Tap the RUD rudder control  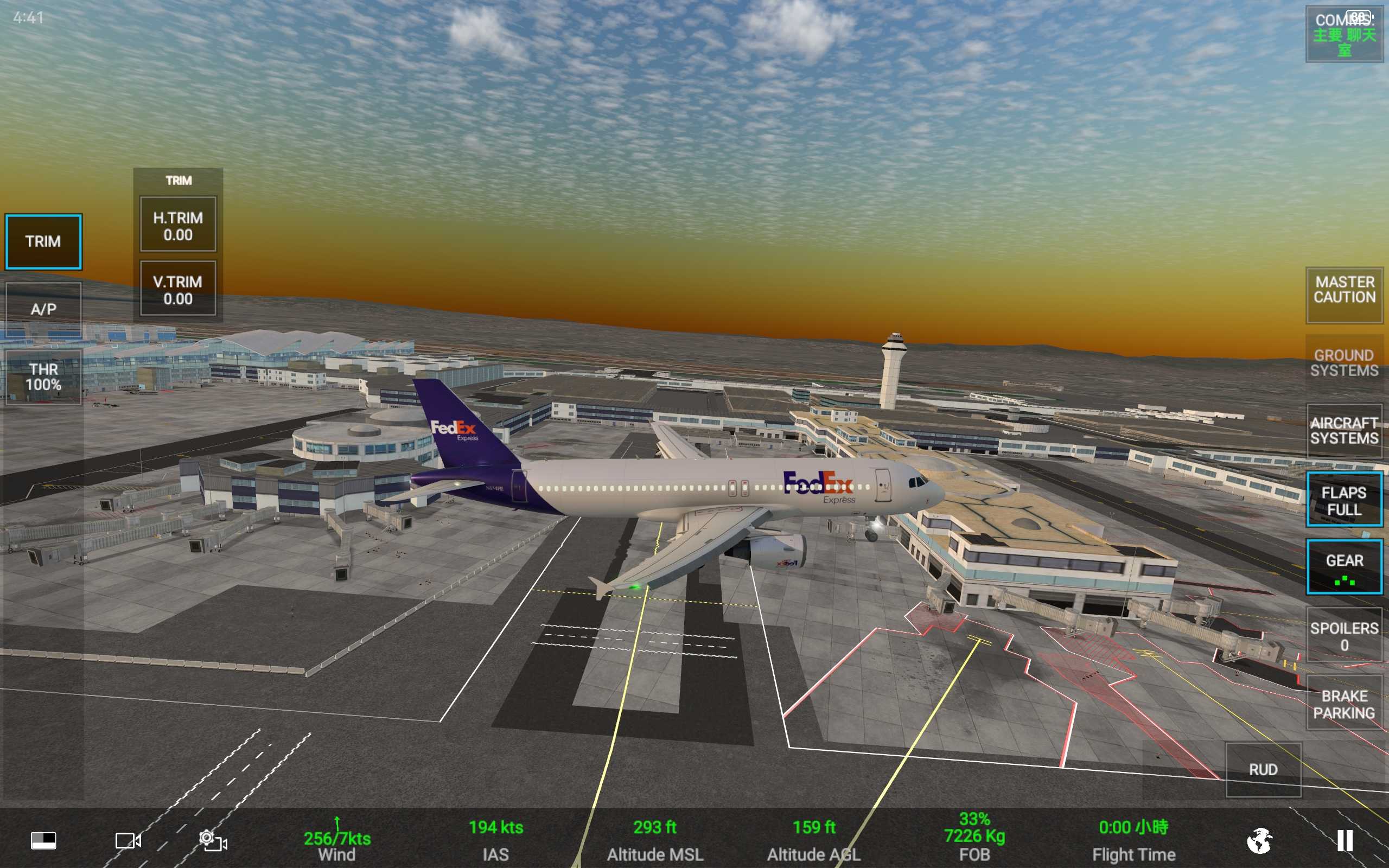[x=1263, y=770]
